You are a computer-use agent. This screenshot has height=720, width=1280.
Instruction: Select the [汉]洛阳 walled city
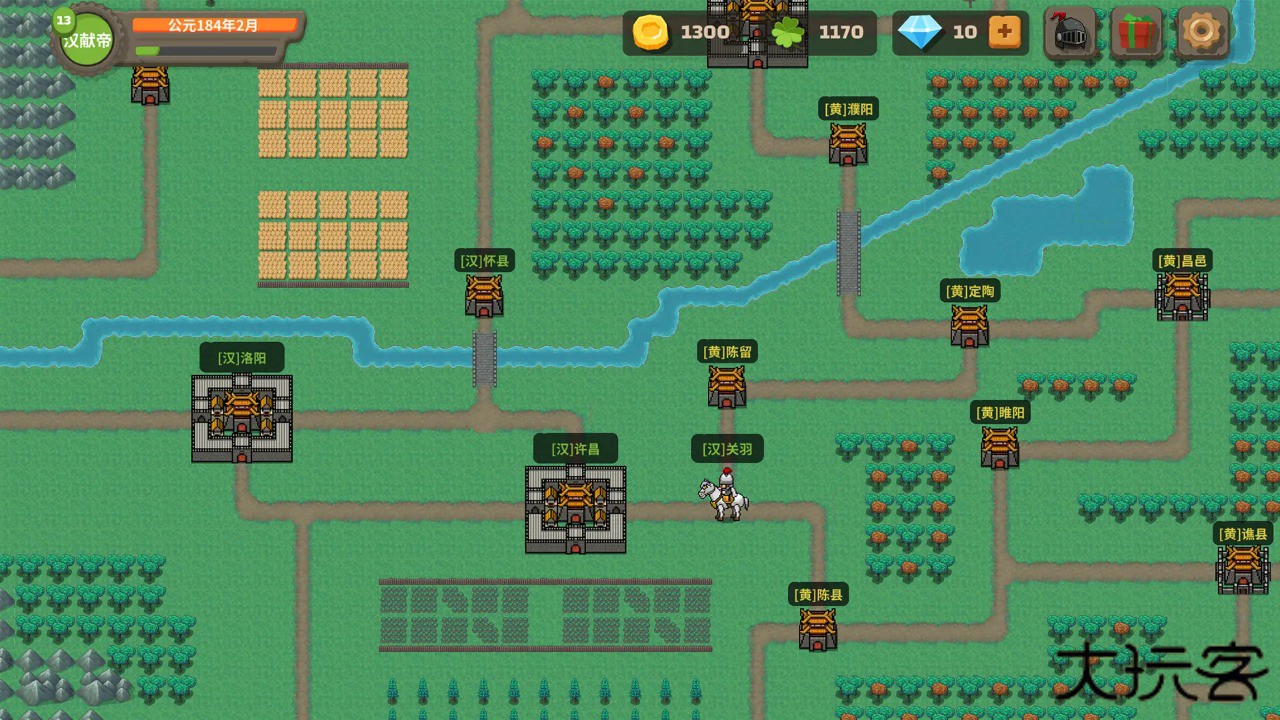240,418
